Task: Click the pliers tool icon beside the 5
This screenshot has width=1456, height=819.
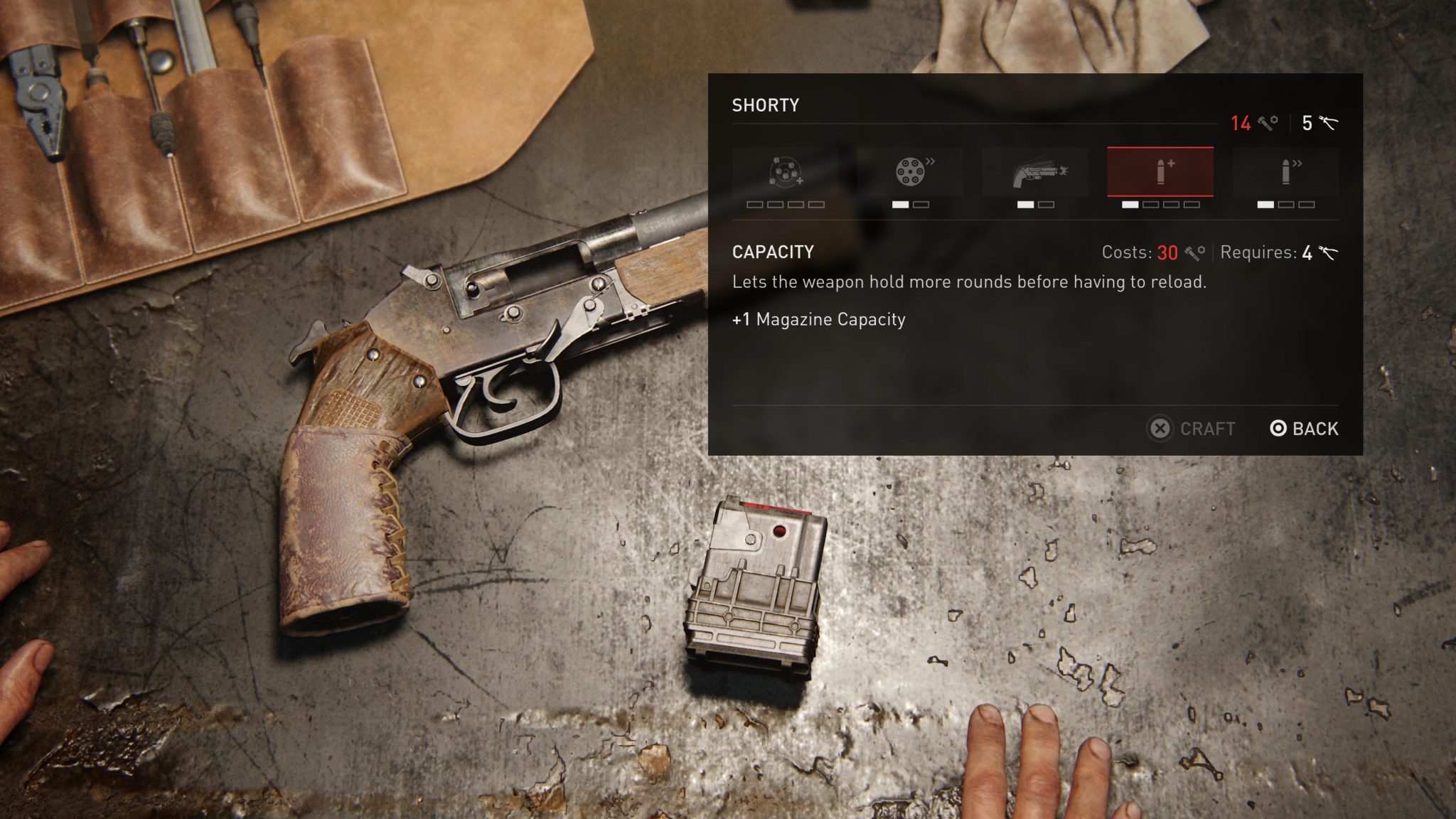Action: coord(1329,122)
